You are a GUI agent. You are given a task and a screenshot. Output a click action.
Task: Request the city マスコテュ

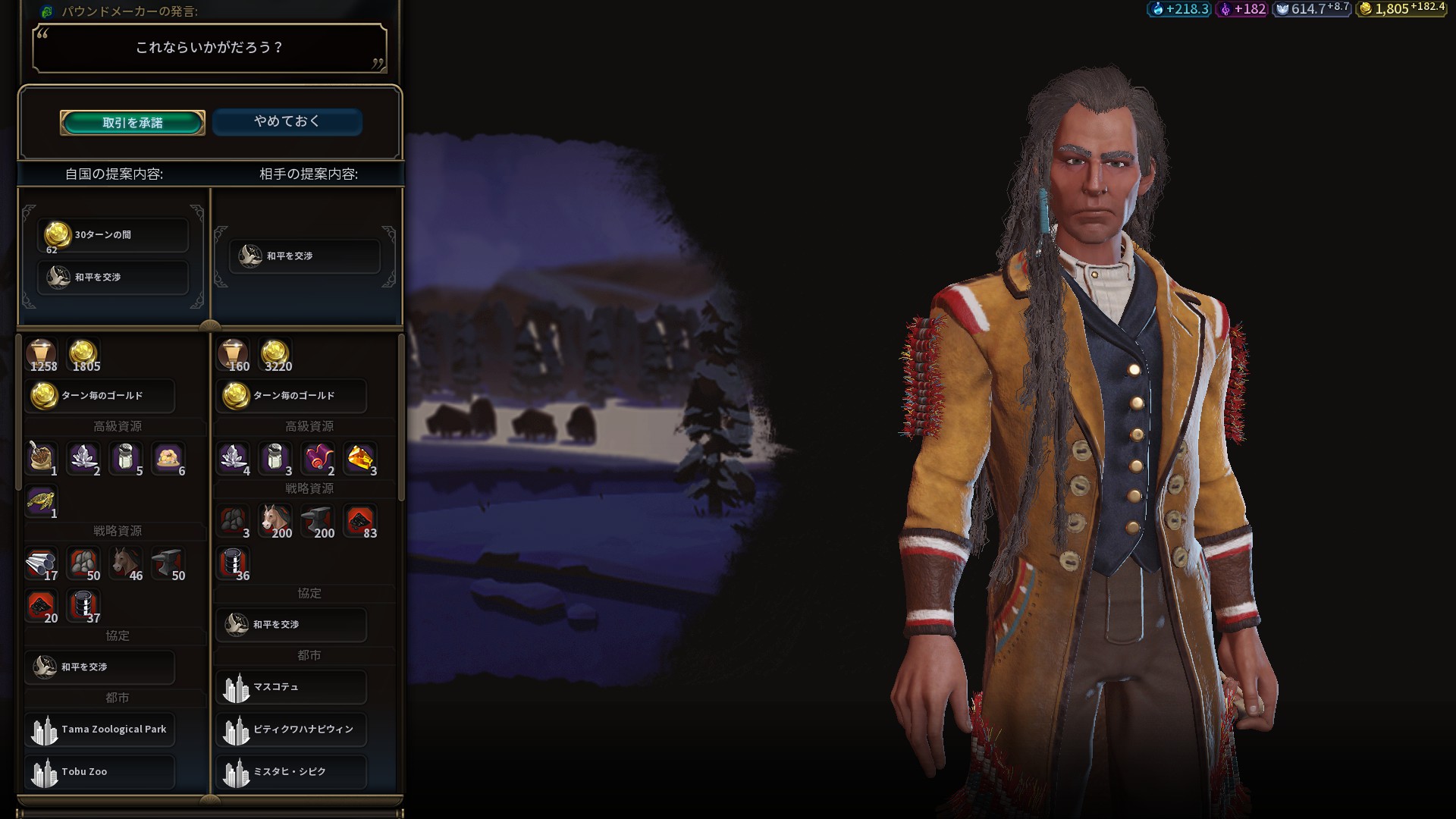point(292,687)
